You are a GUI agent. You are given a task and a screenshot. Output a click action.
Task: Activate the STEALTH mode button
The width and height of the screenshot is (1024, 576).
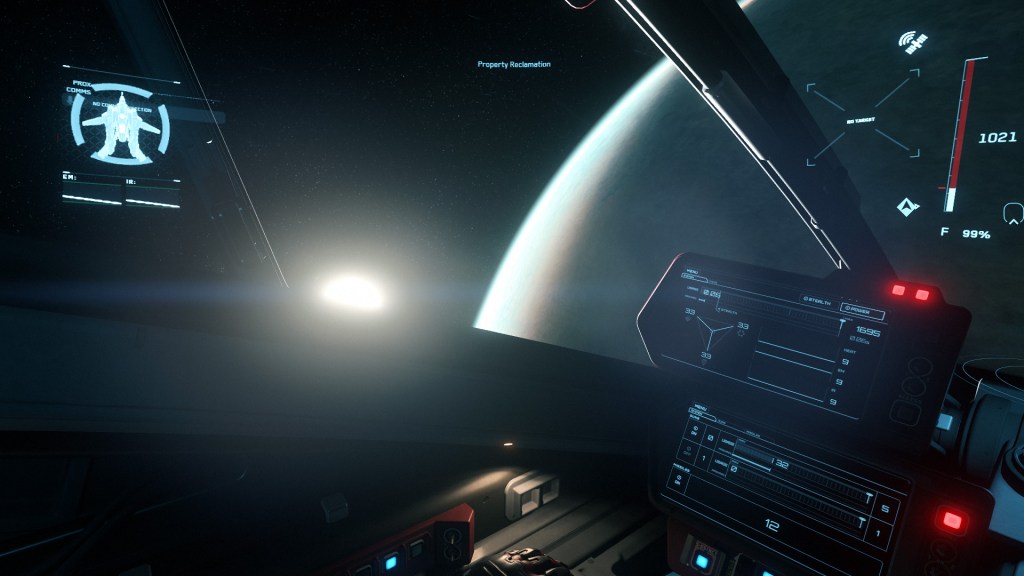pyautogui.click(x=820, y=298)
